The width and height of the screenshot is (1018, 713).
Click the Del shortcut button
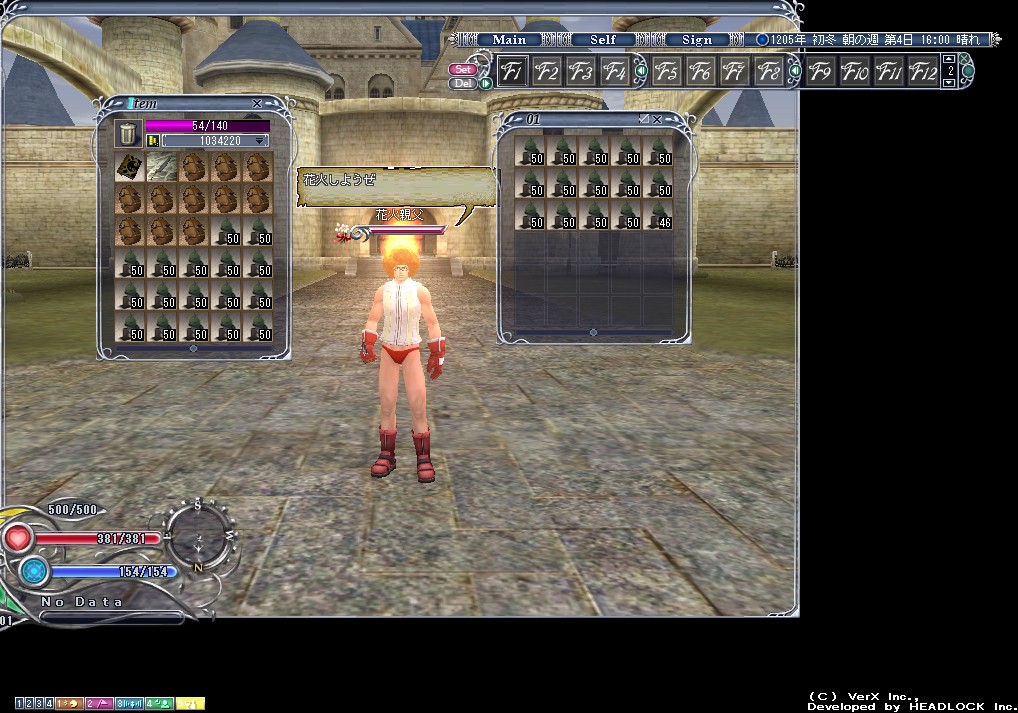tap(463, 83)
